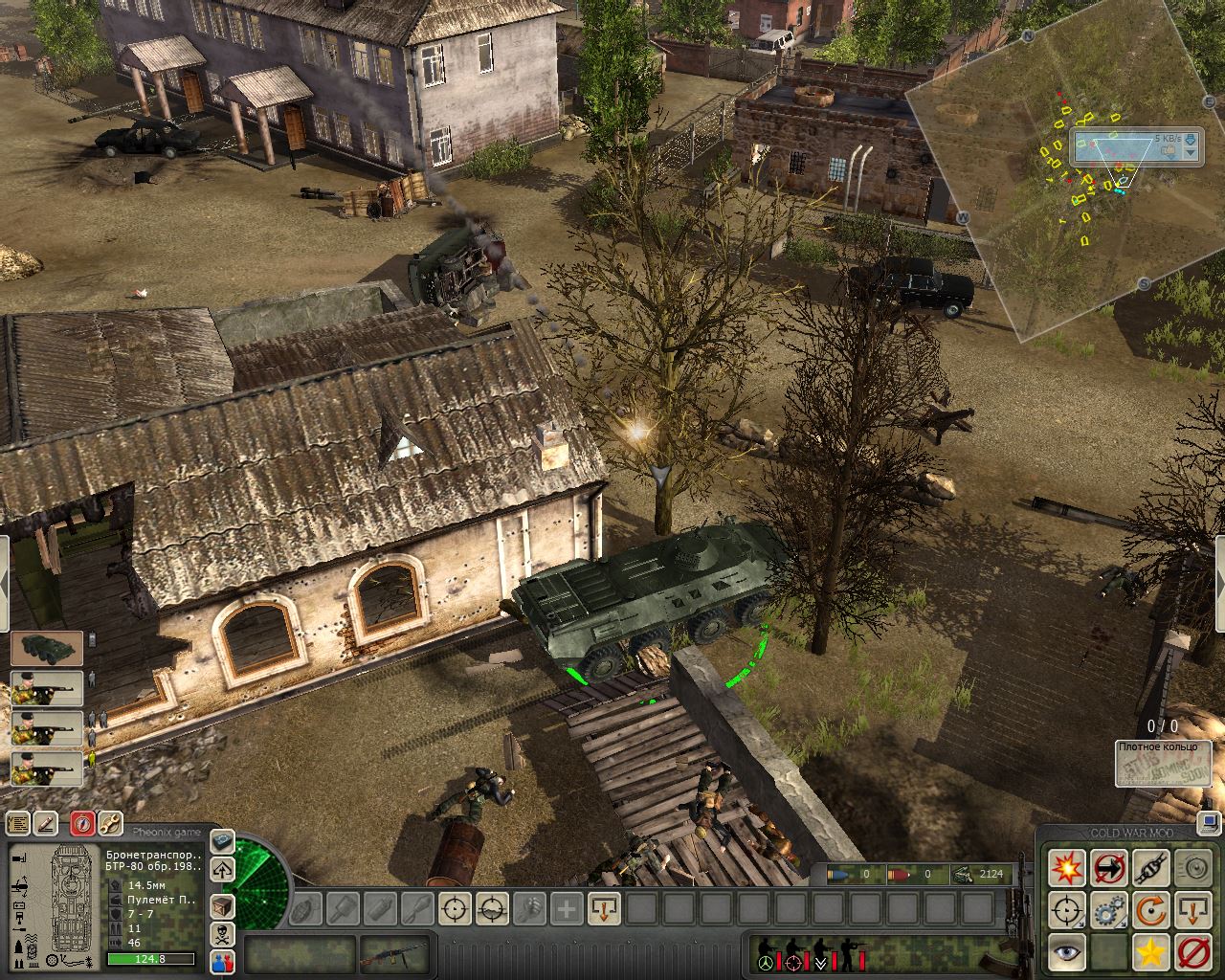The width and height of the screenshot is (1225, 980).
Task: Activate the explosion attack command
Action: [x=1066, y=868]
